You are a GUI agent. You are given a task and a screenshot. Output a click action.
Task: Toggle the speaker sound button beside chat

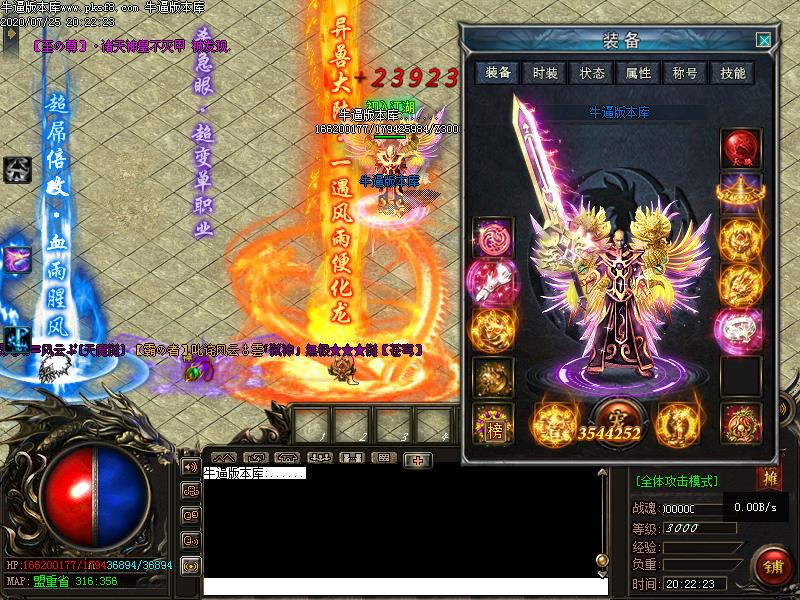click(190, 466)
